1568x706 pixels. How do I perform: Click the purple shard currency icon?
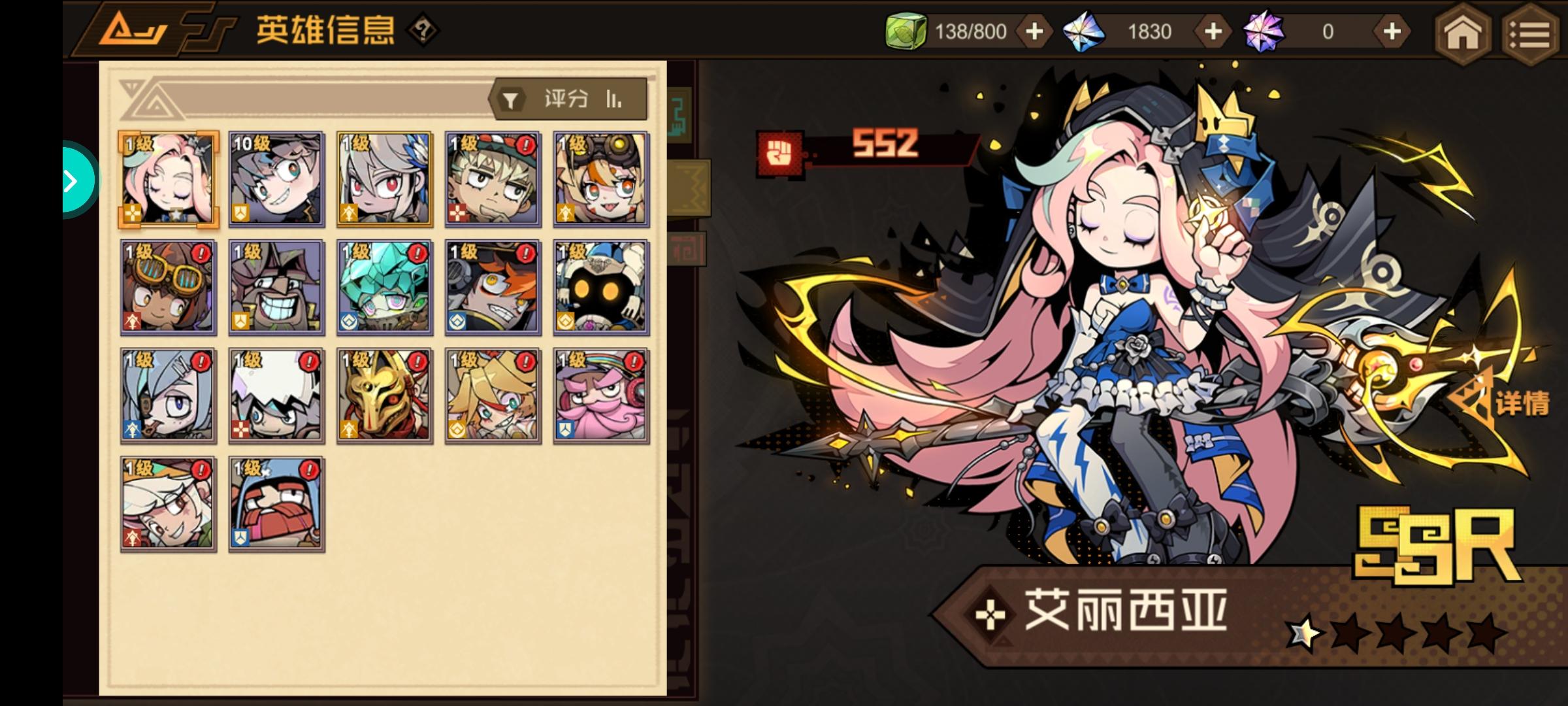coord(1264,30)
